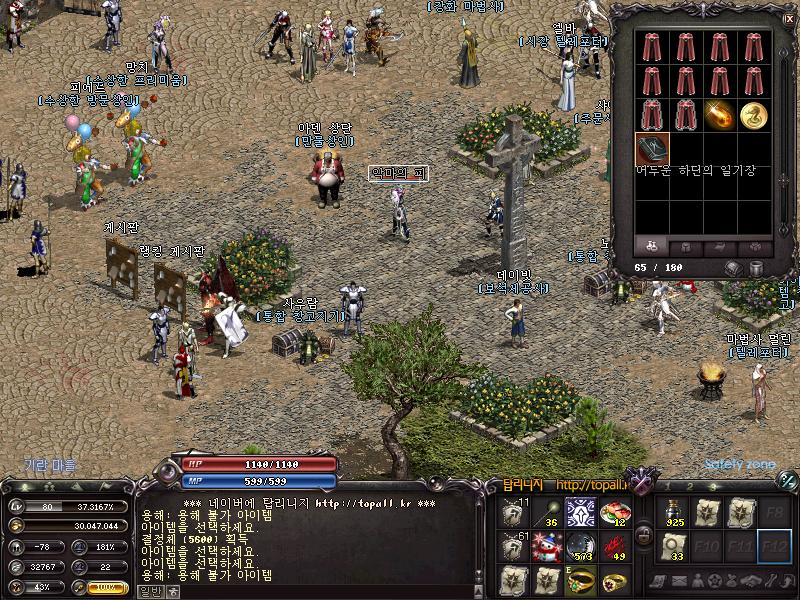Use the snowman item on hotbar

[547, 546]
